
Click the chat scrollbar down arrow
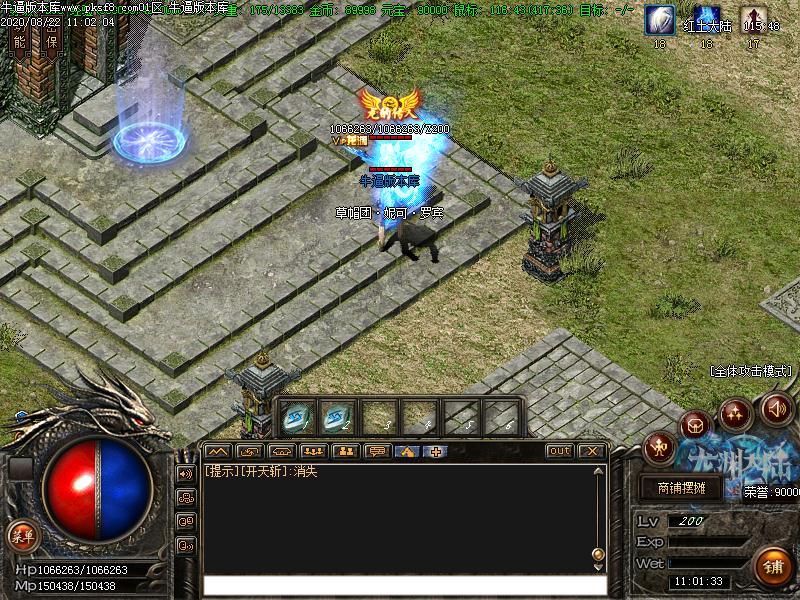click(x=599, y=566)
